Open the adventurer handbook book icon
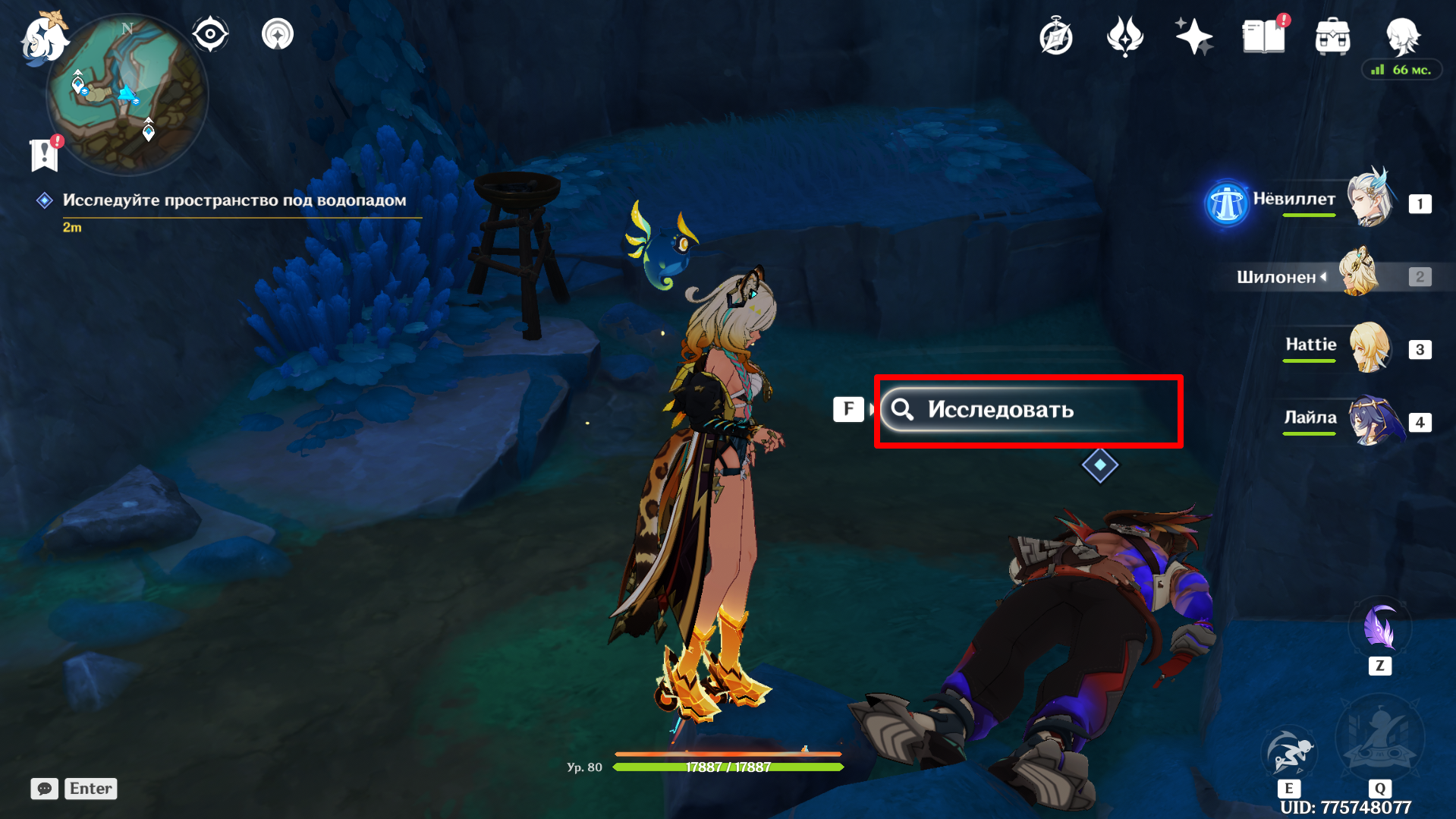 tap(1263, 37)
